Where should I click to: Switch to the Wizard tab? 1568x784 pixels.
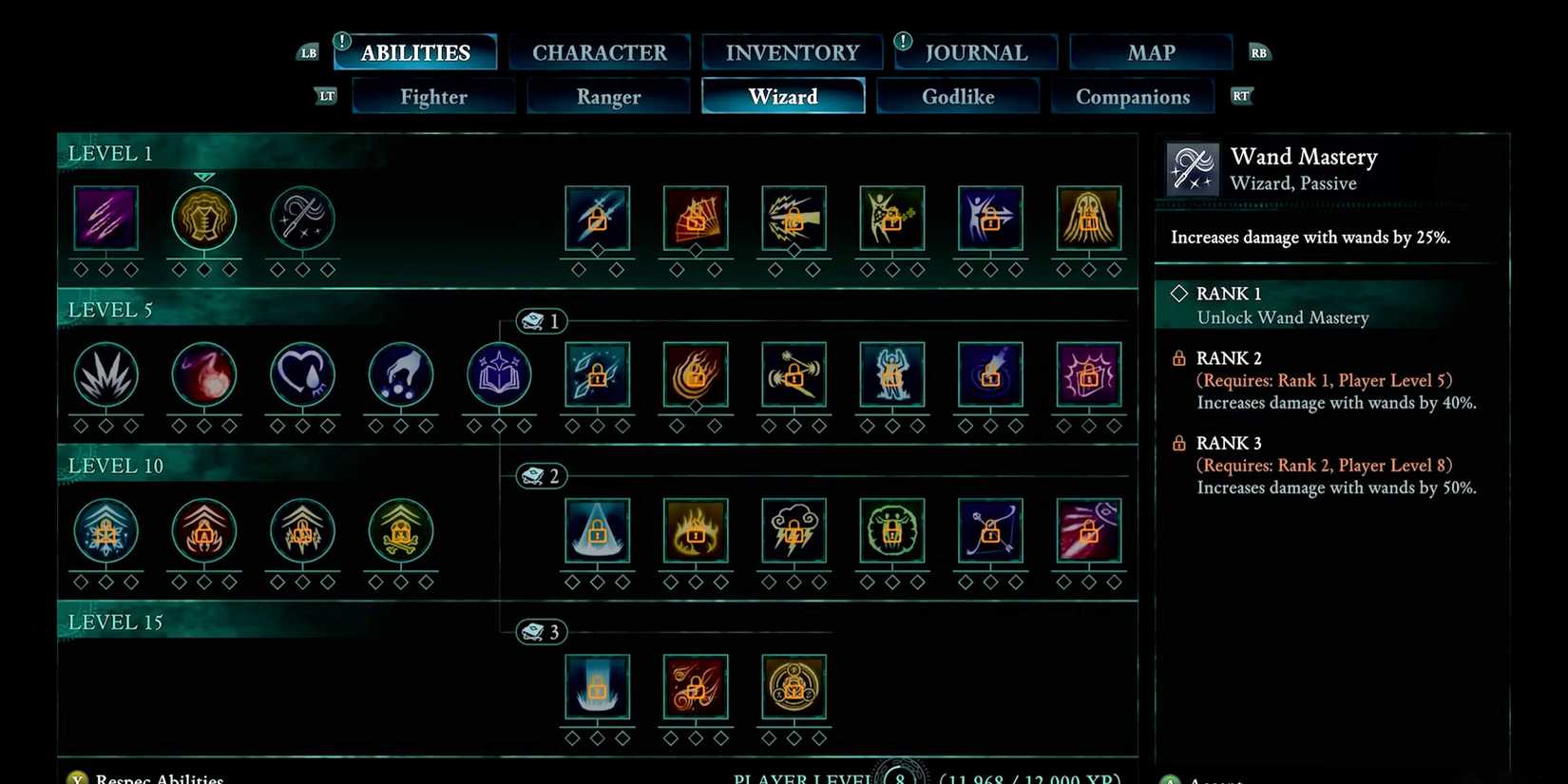click(x=783, y=96)
